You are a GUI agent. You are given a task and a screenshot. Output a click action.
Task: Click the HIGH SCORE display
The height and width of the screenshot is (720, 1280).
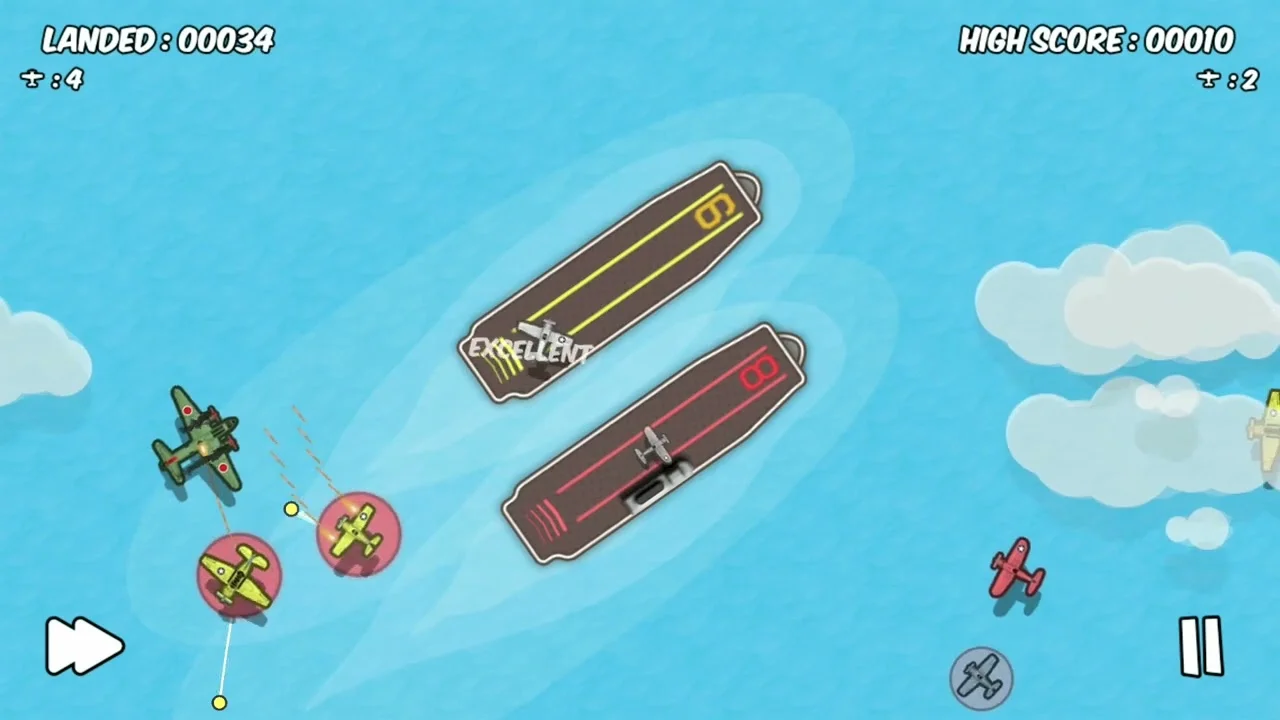[x=1096, y=42]
